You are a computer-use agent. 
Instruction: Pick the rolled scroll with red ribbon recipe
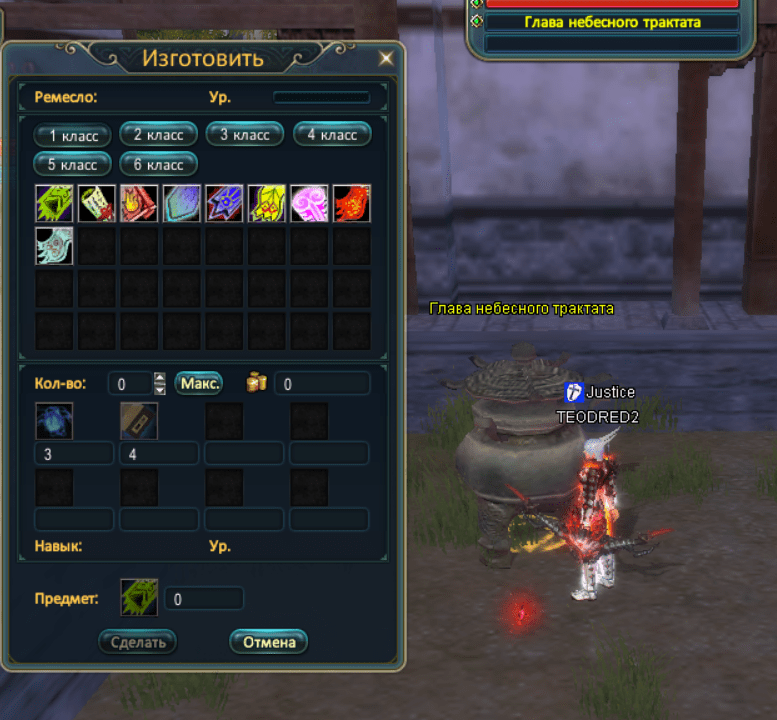(97, 203)
